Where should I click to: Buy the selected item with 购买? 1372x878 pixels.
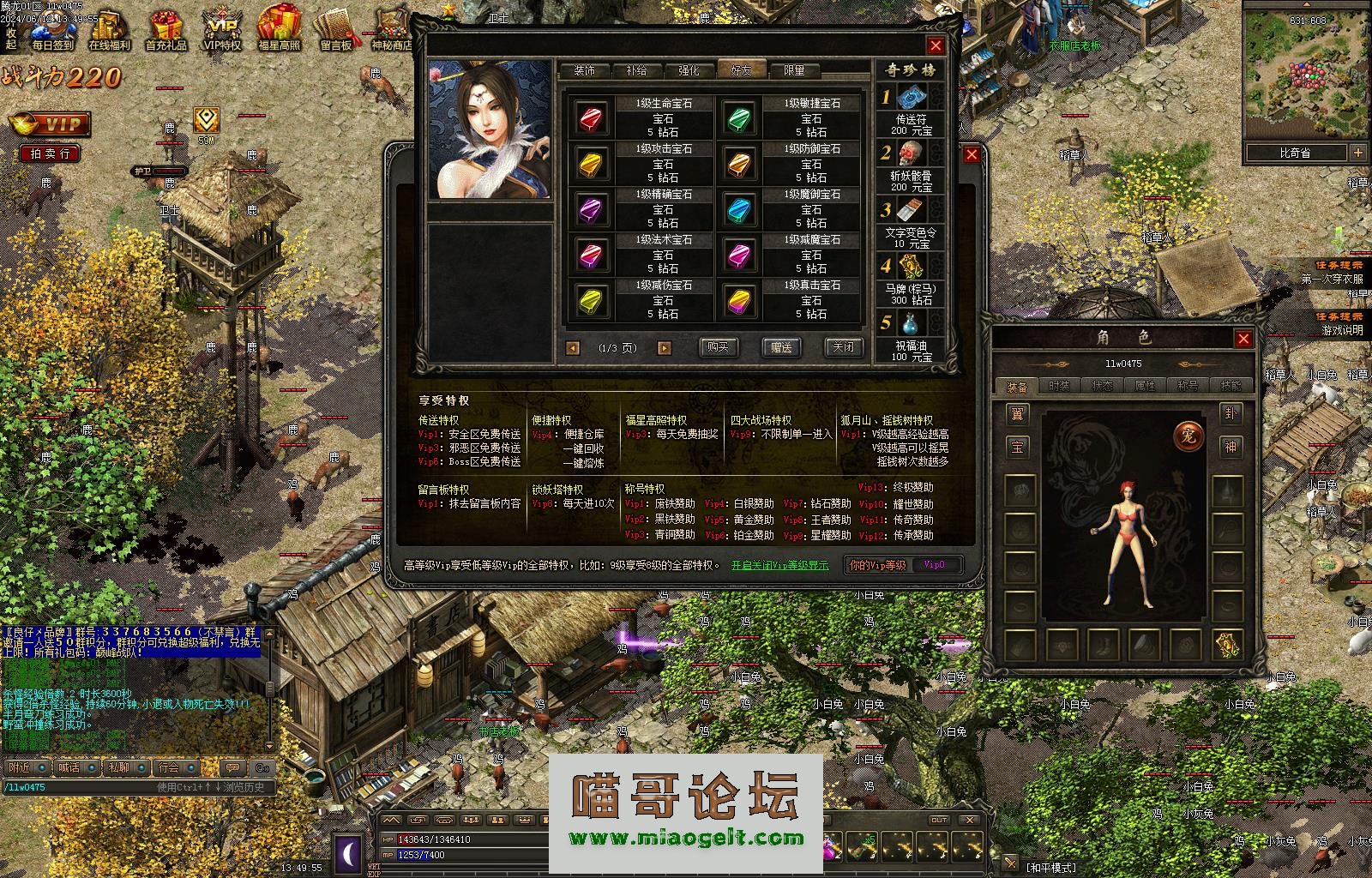(x=718, y=347)
